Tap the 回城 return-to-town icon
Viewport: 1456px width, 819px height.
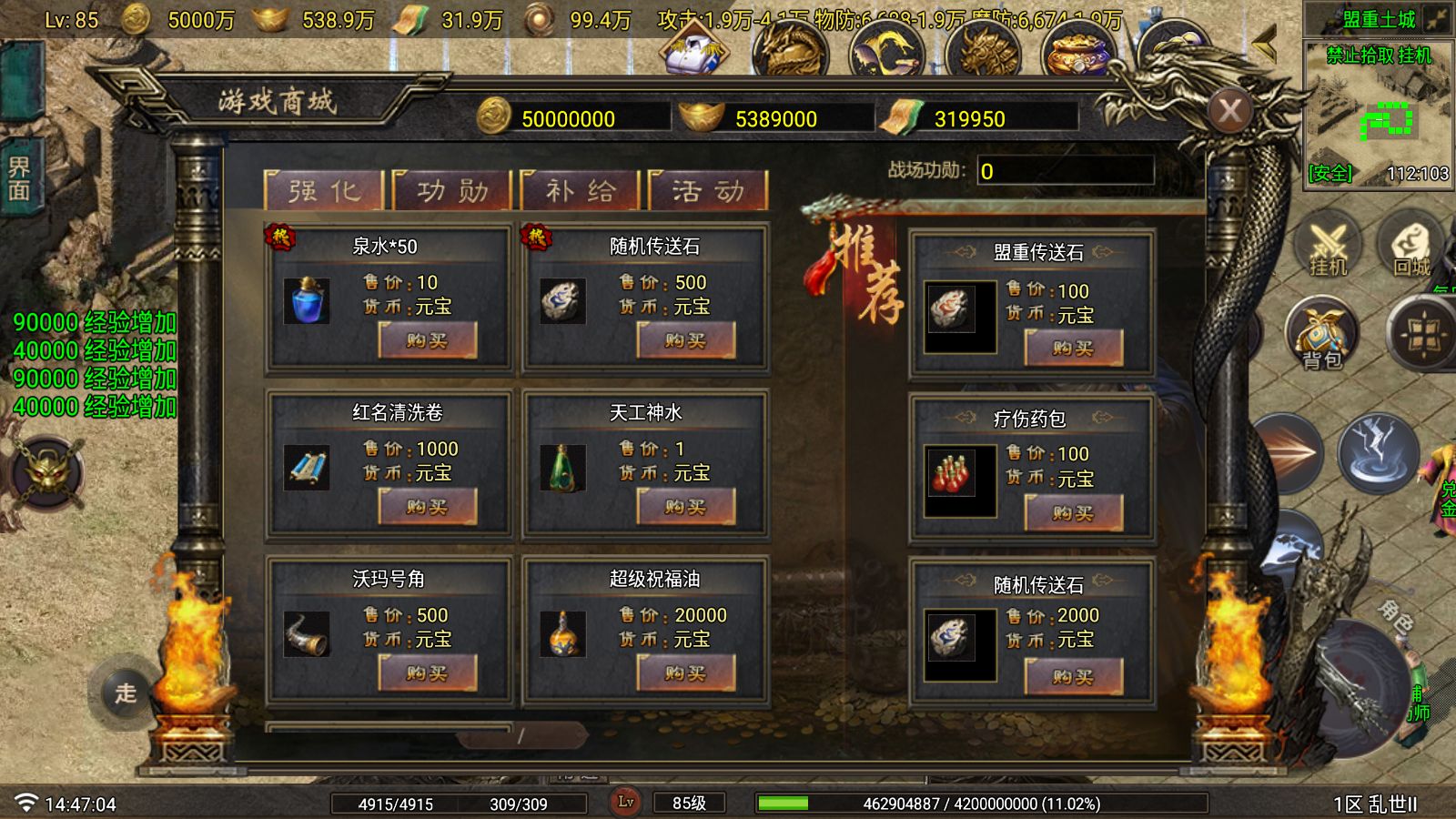(x=1411, y=246)
